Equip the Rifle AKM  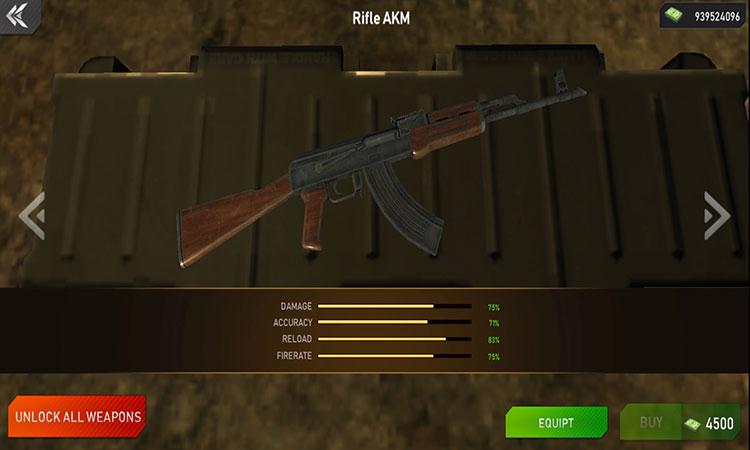coord(556,423)
